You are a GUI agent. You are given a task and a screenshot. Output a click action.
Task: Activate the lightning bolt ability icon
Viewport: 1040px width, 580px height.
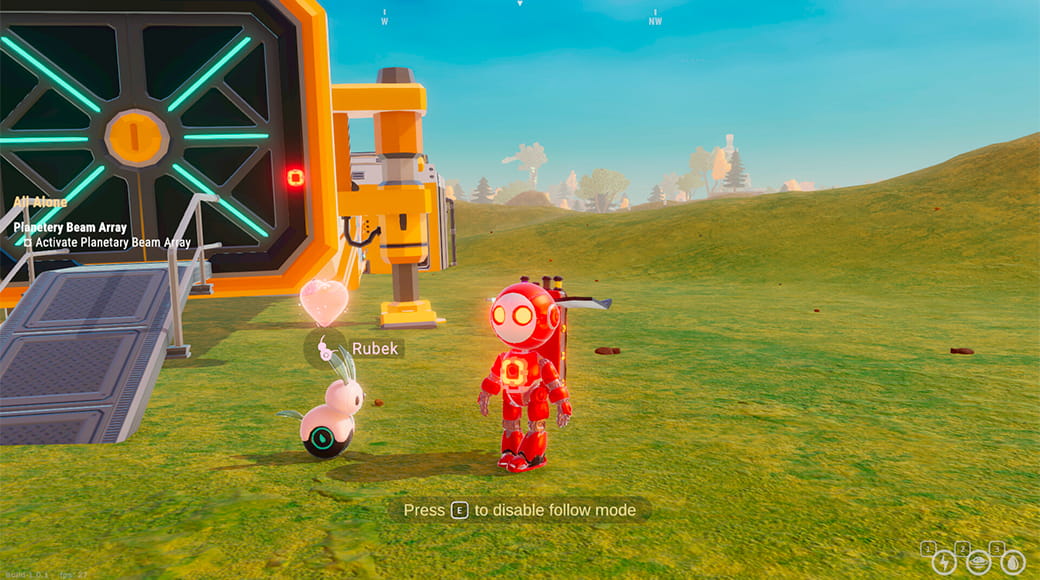click(944, 562)
